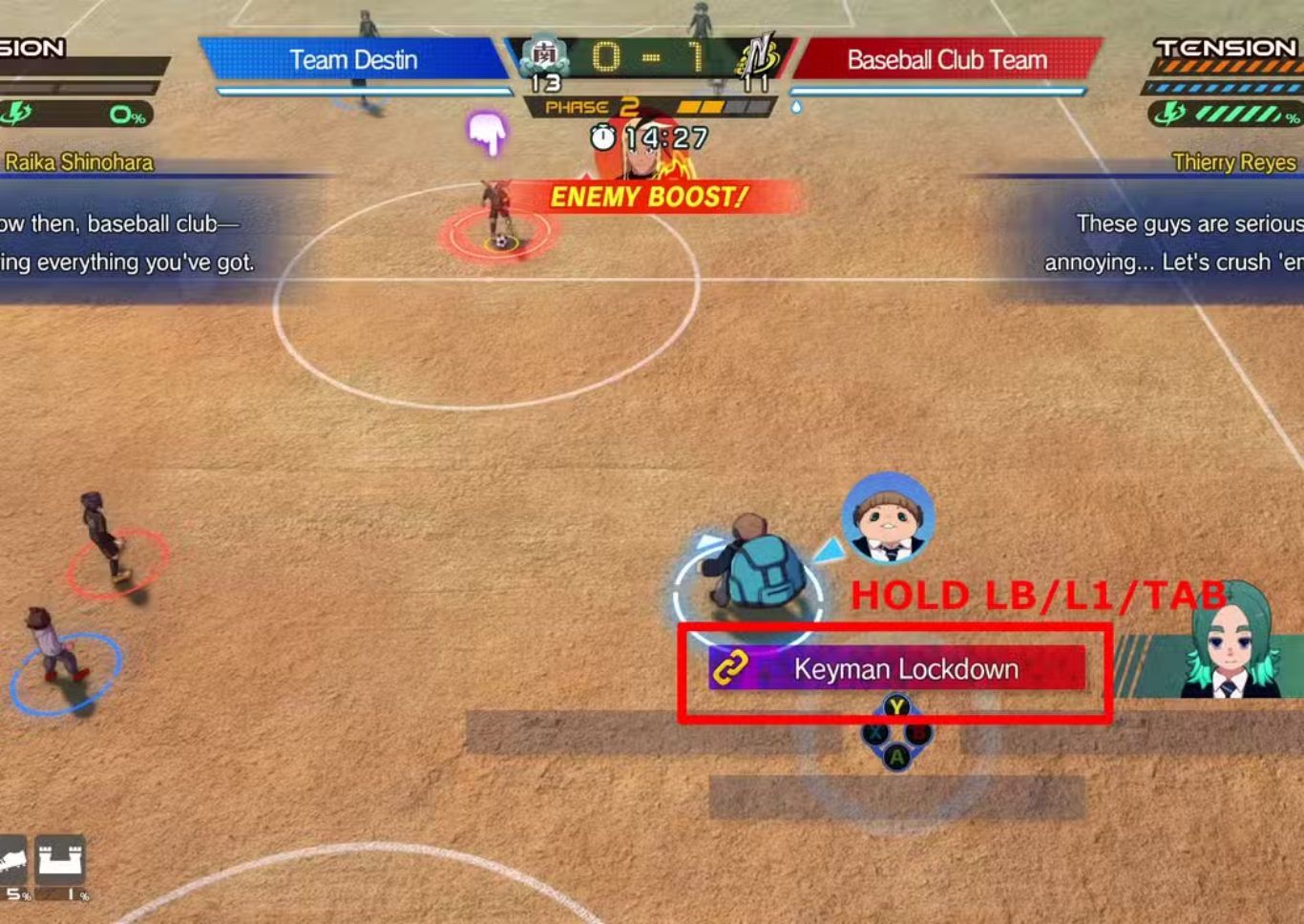Click the green-haired character portrait
1304x924 pixels.
point(1230,640)
